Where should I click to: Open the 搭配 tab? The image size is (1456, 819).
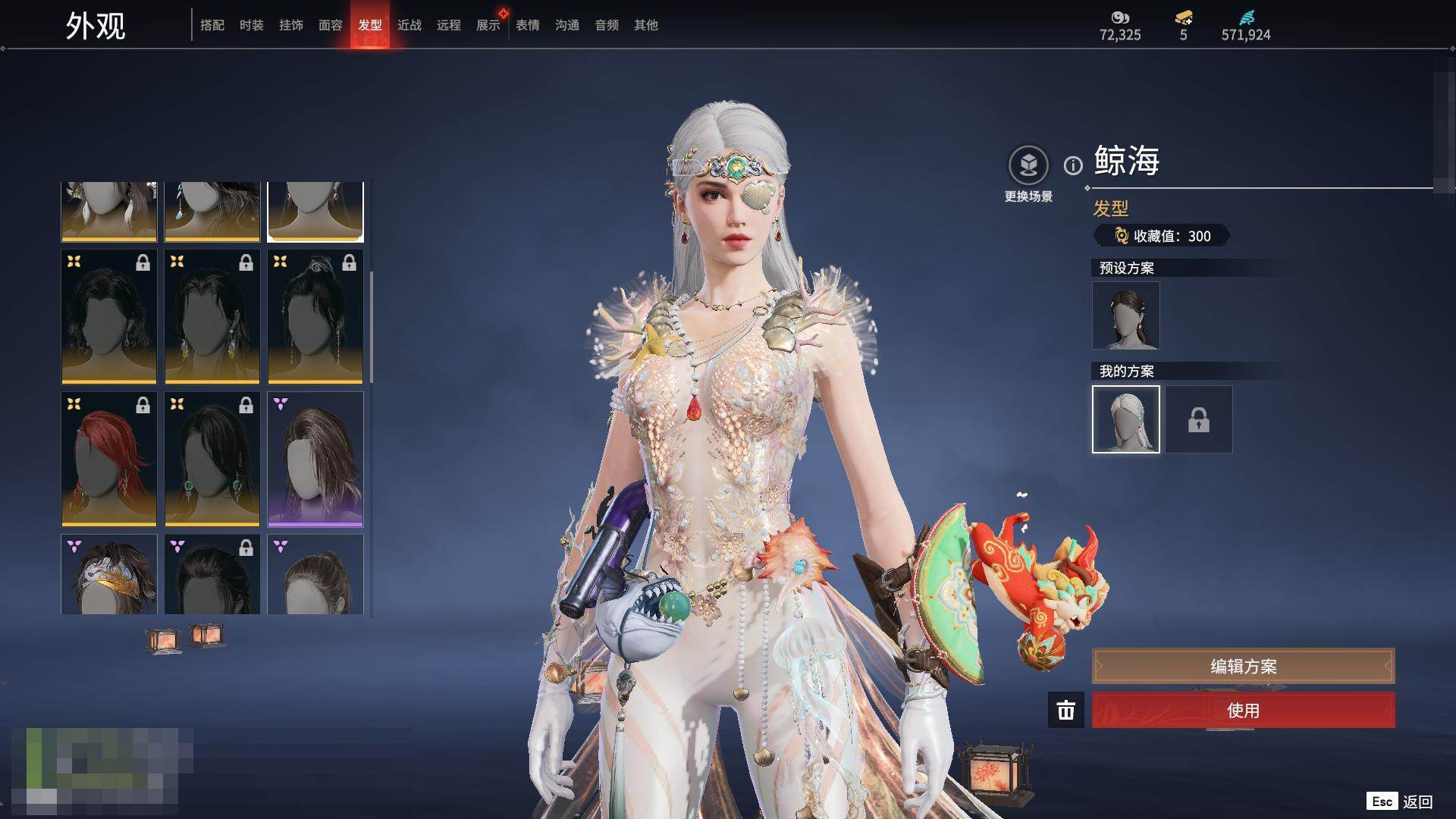click(212, 25)
